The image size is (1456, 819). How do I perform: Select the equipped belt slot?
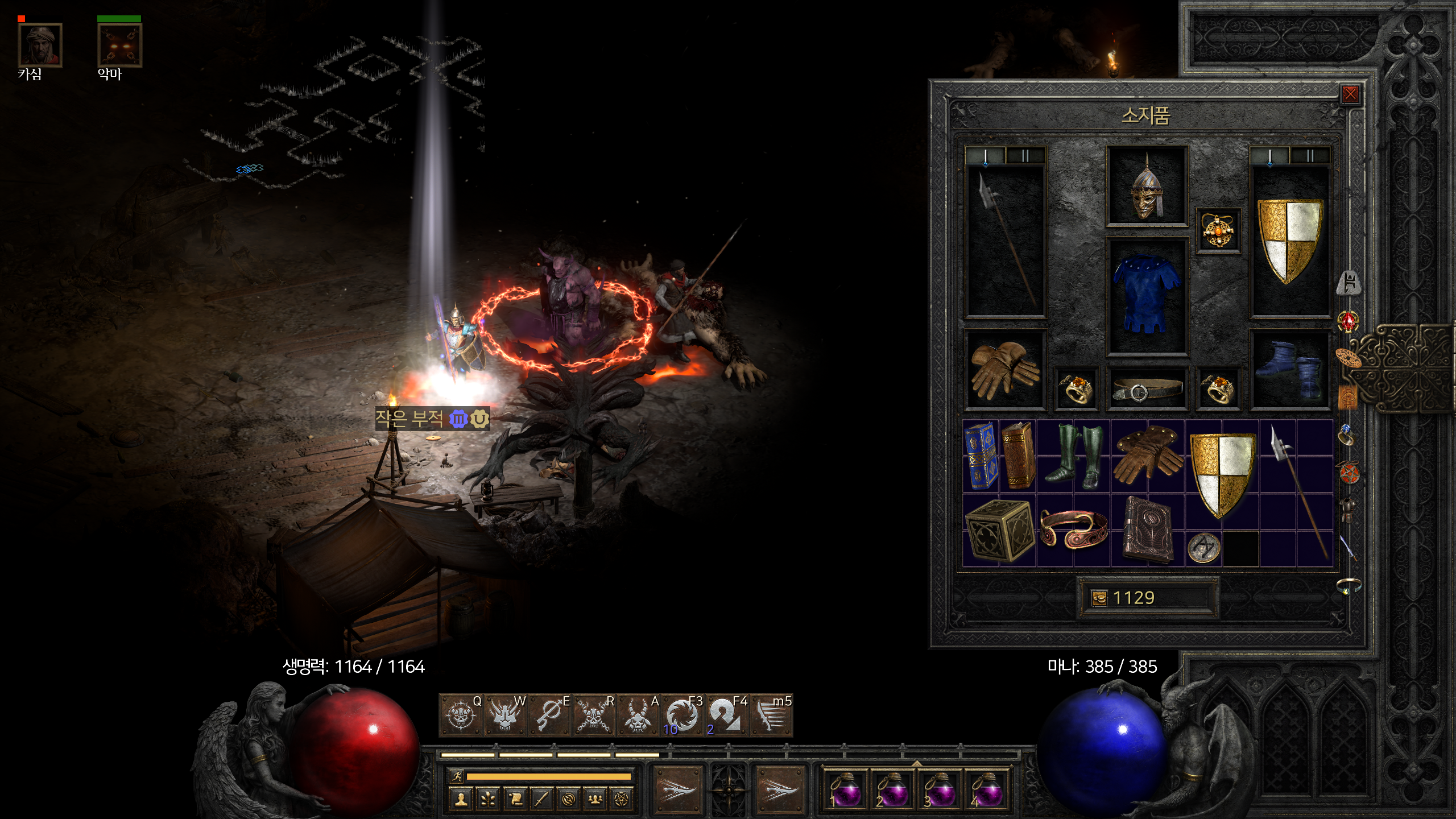point(1147,390)
